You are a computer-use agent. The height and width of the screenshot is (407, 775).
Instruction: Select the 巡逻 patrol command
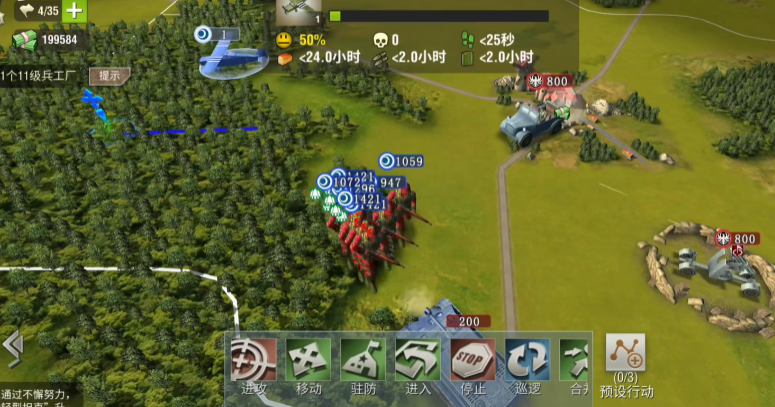pyautogui.click(x=527, y=360)
